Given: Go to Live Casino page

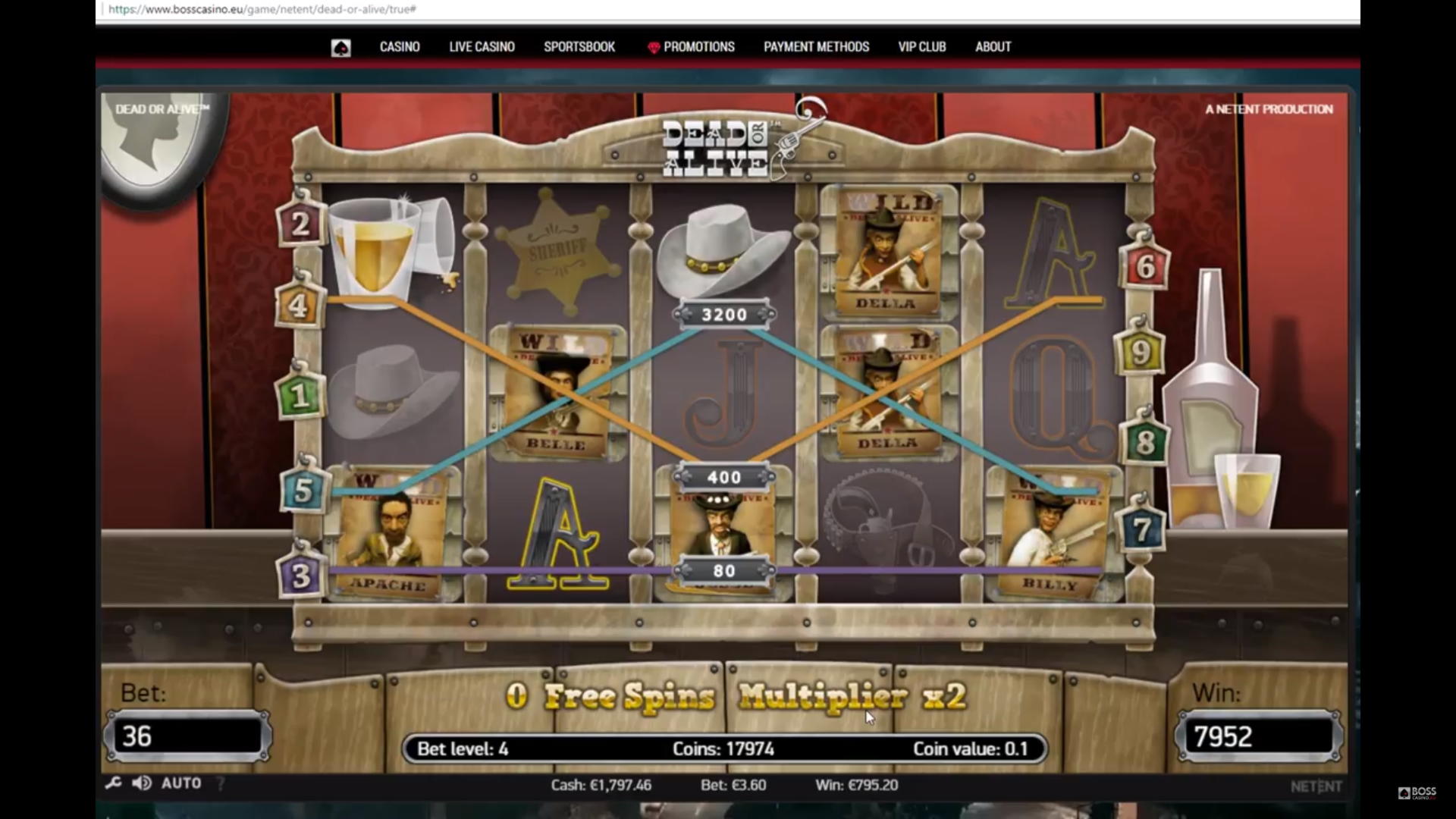Looking at the screenshot, I should (x=482, y=47).
